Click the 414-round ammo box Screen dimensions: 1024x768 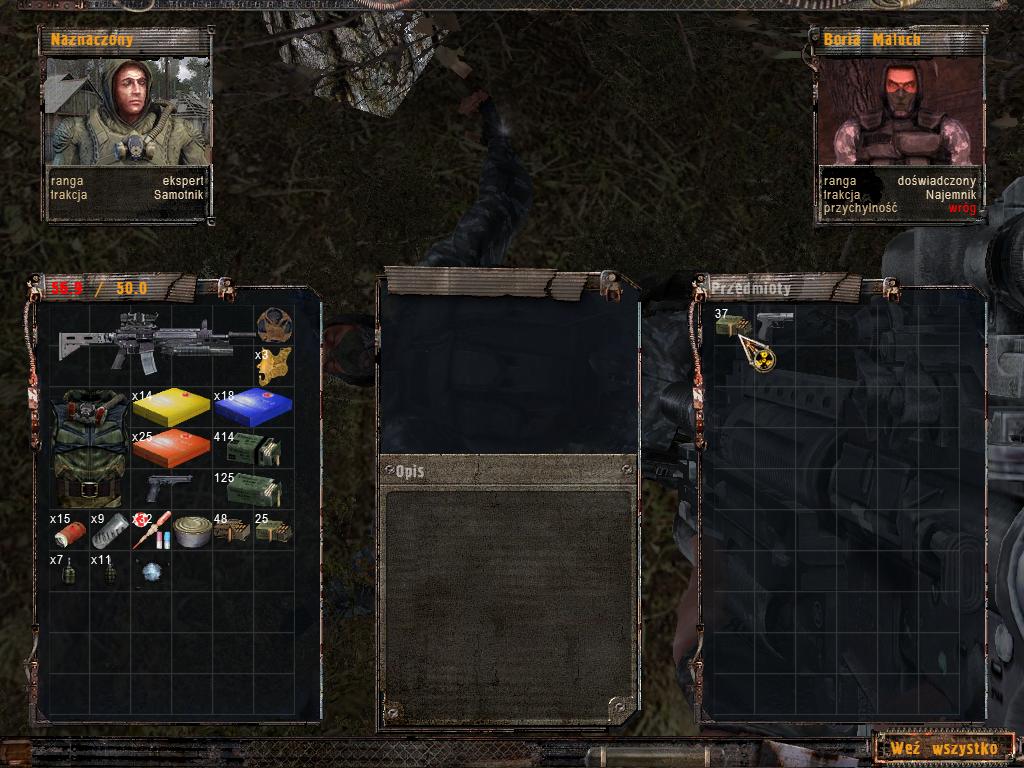coord(254,448)
